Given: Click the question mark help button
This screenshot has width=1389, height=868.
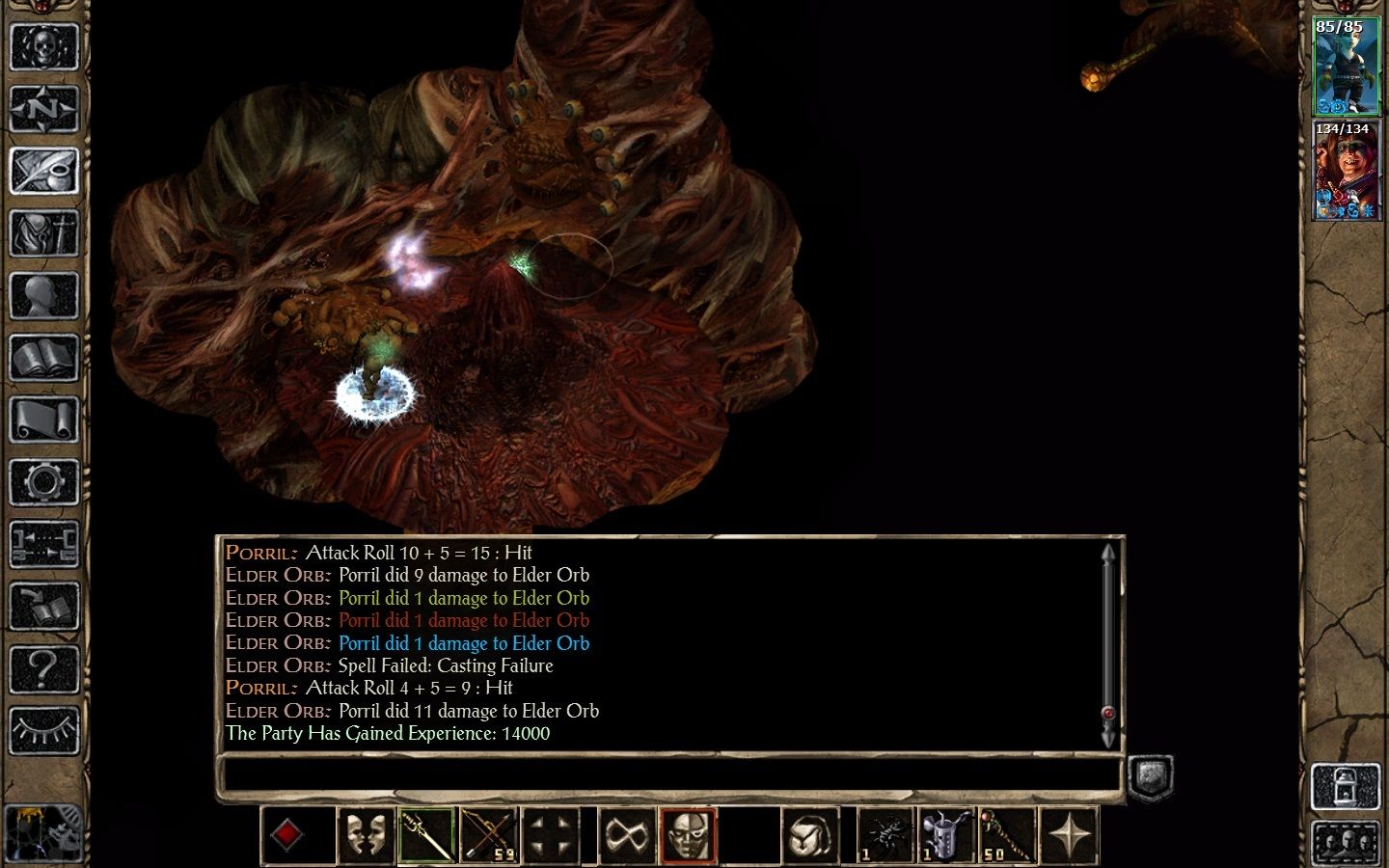Looking at the screenshot, I should 43,667.
